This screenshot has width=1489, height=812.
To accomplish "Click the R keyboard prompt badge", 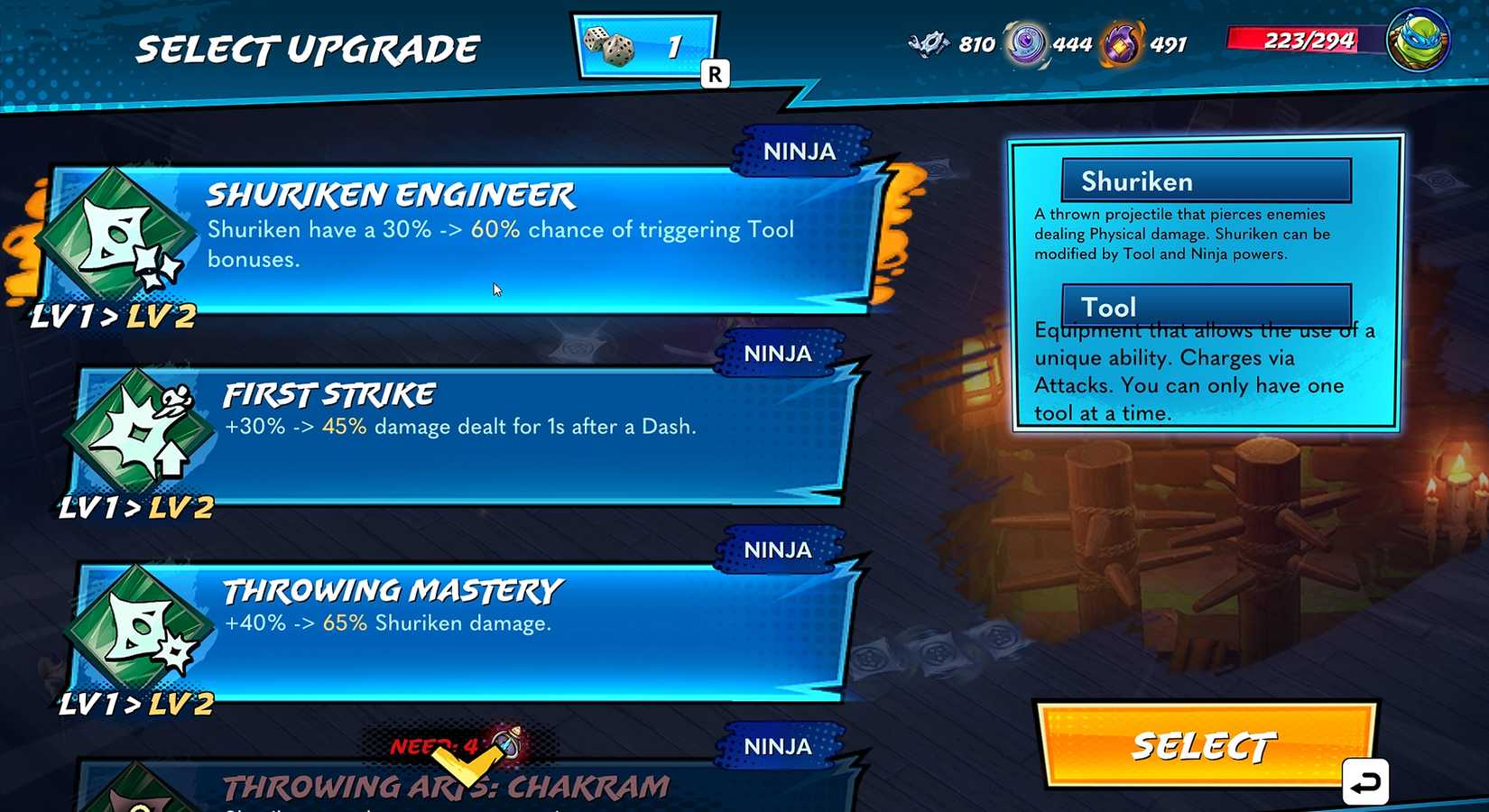I will (715, 74).
